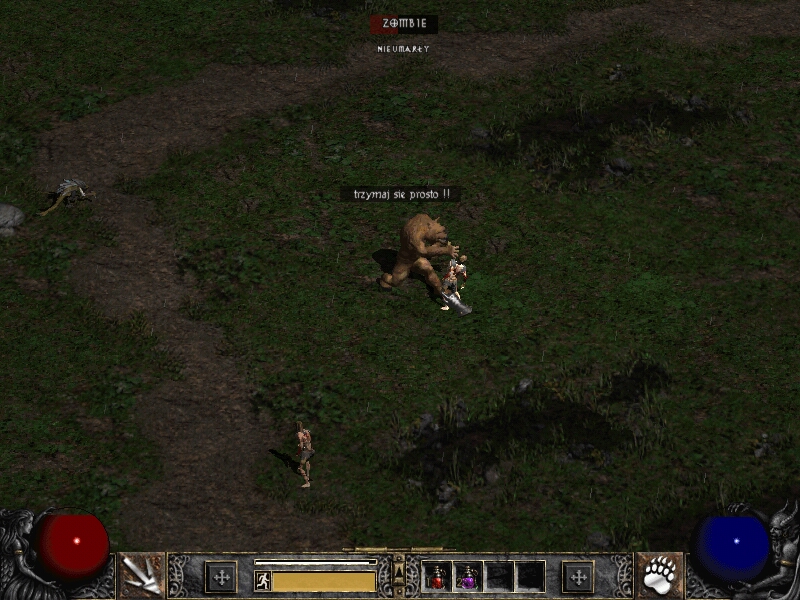The width and height of the screenshot is (800, 600).
Task: Open the right-click bear paw skill
Action: (660, 575)
